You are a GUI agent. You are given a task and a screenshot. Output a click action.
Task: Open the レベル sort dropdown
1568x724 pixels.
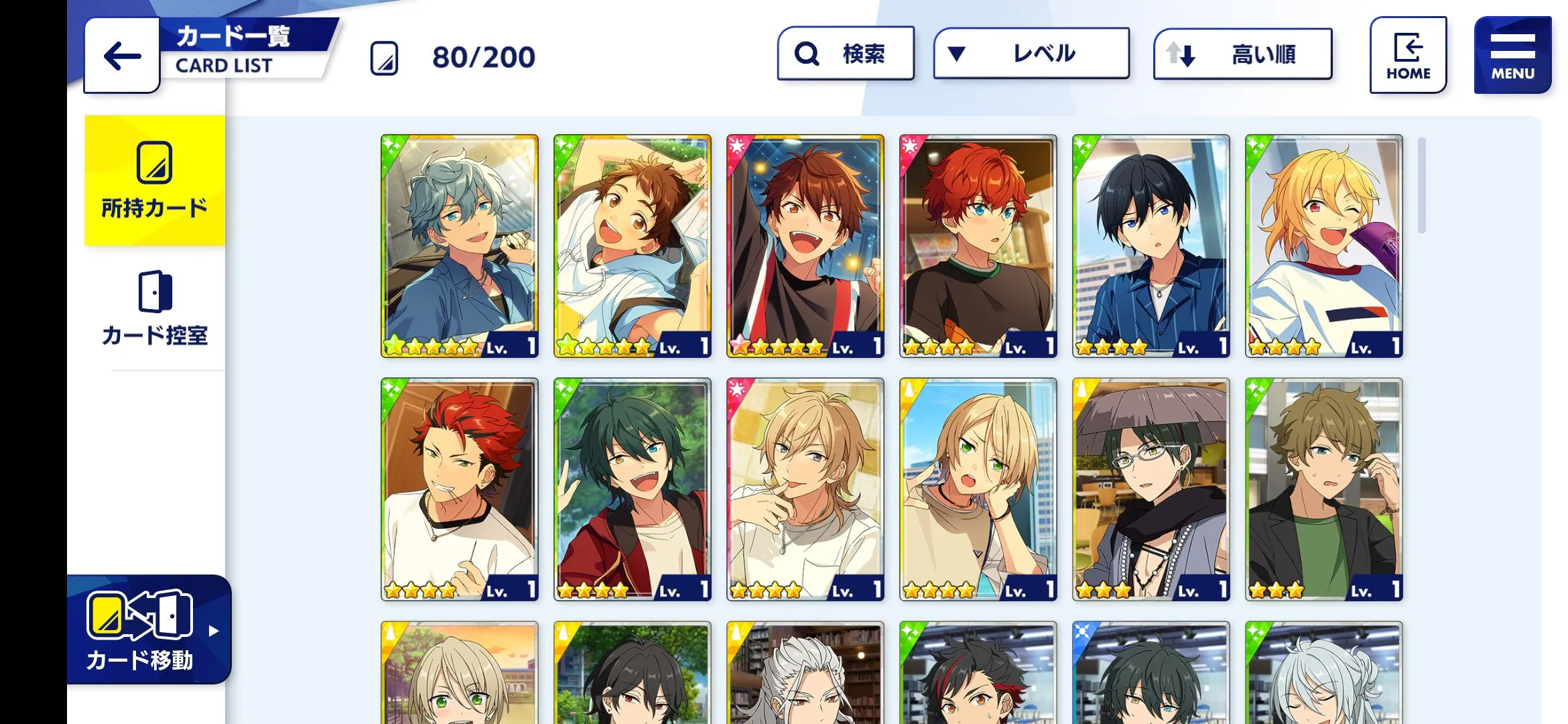click(x=1031, y=54)
